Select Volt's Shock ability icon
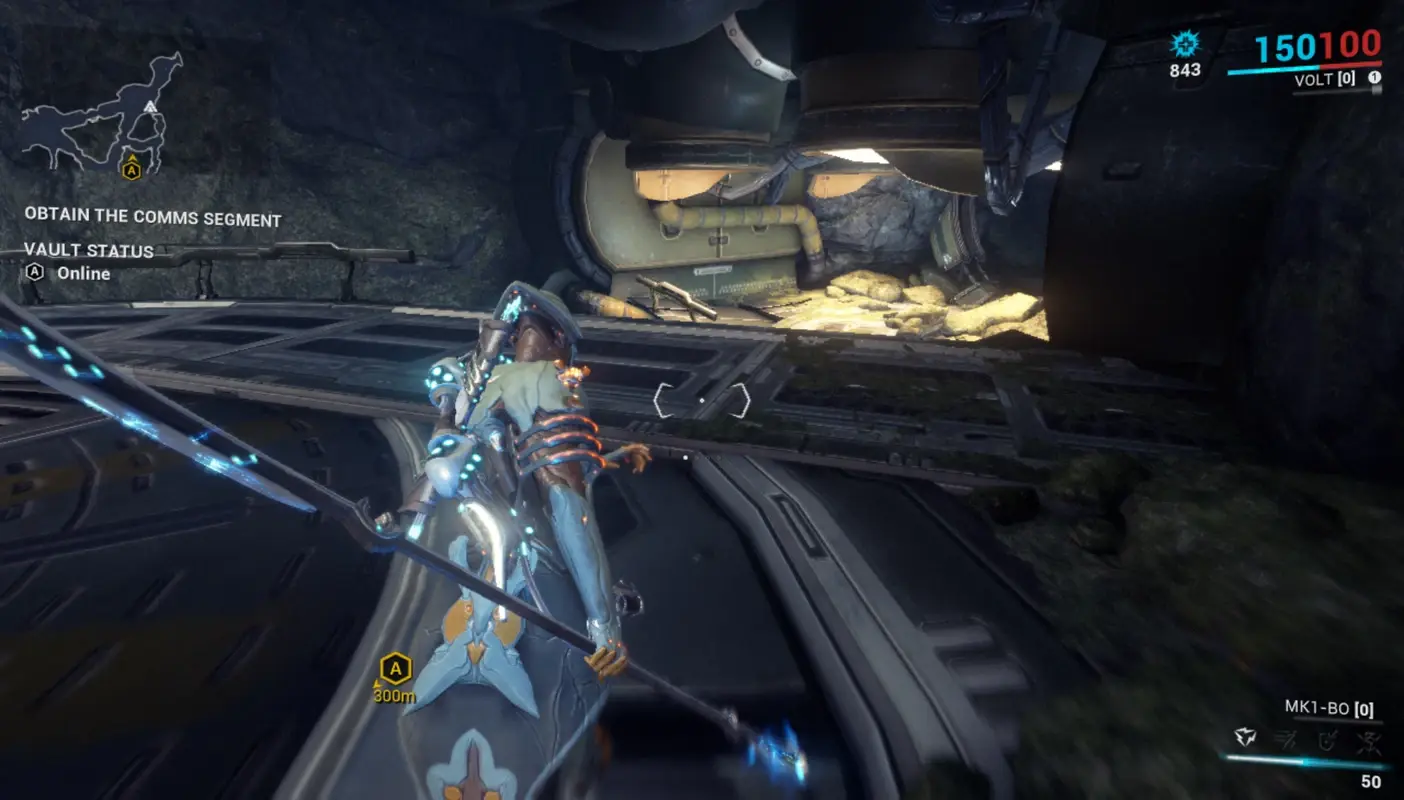 [x=1245, y=737]
